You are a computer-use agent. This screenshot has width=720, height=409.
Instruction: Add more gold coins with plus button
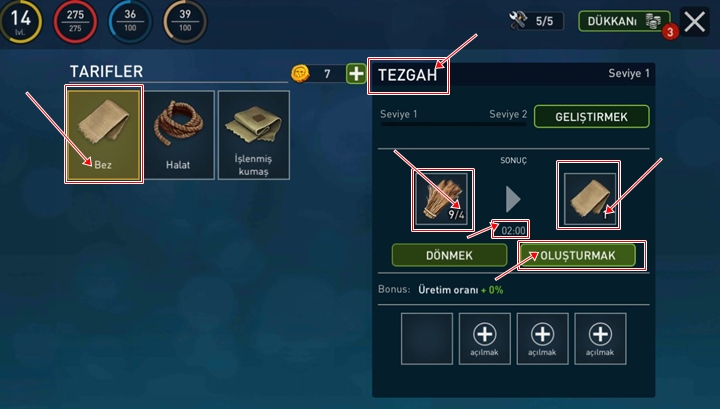coord(356,73)
